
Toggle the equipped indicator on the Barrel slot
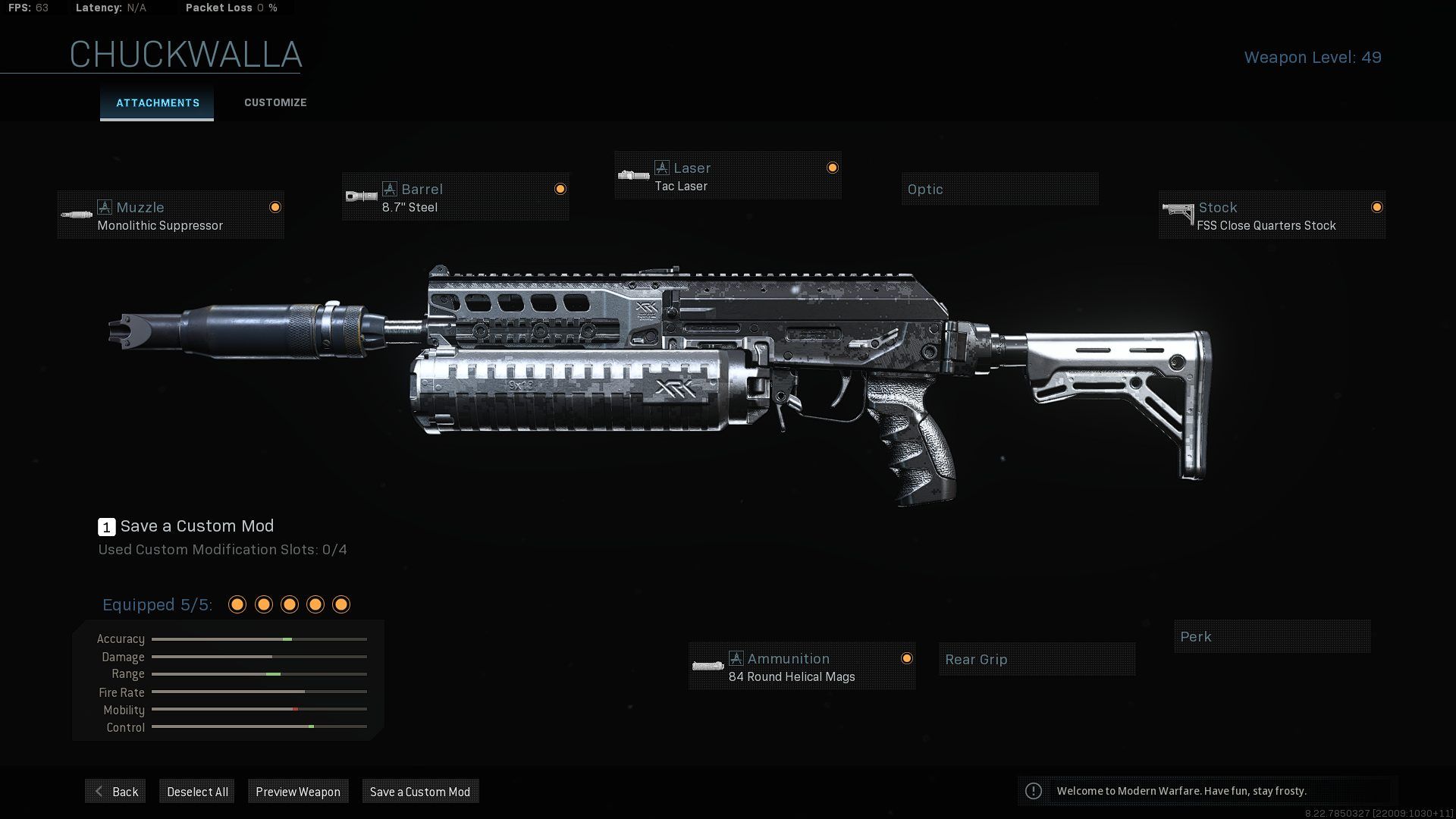pos(560,188)
